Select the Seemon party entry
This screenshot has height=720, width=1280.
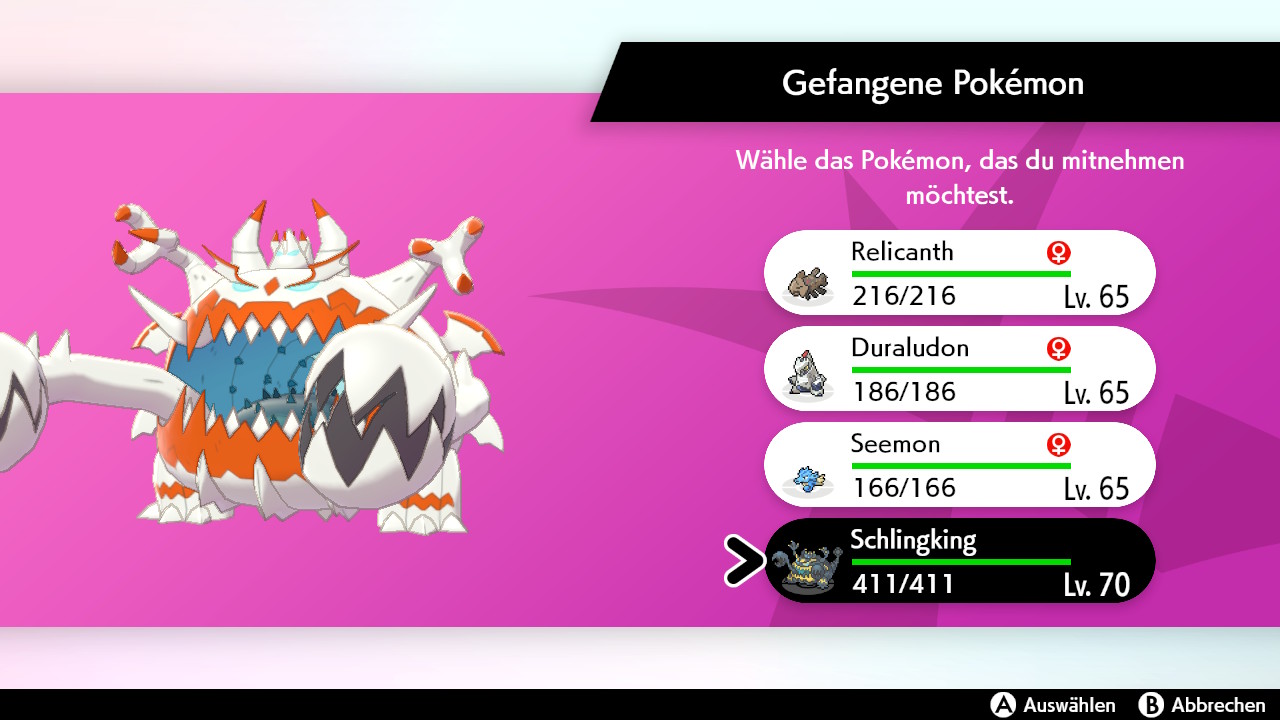coord(960,464)
